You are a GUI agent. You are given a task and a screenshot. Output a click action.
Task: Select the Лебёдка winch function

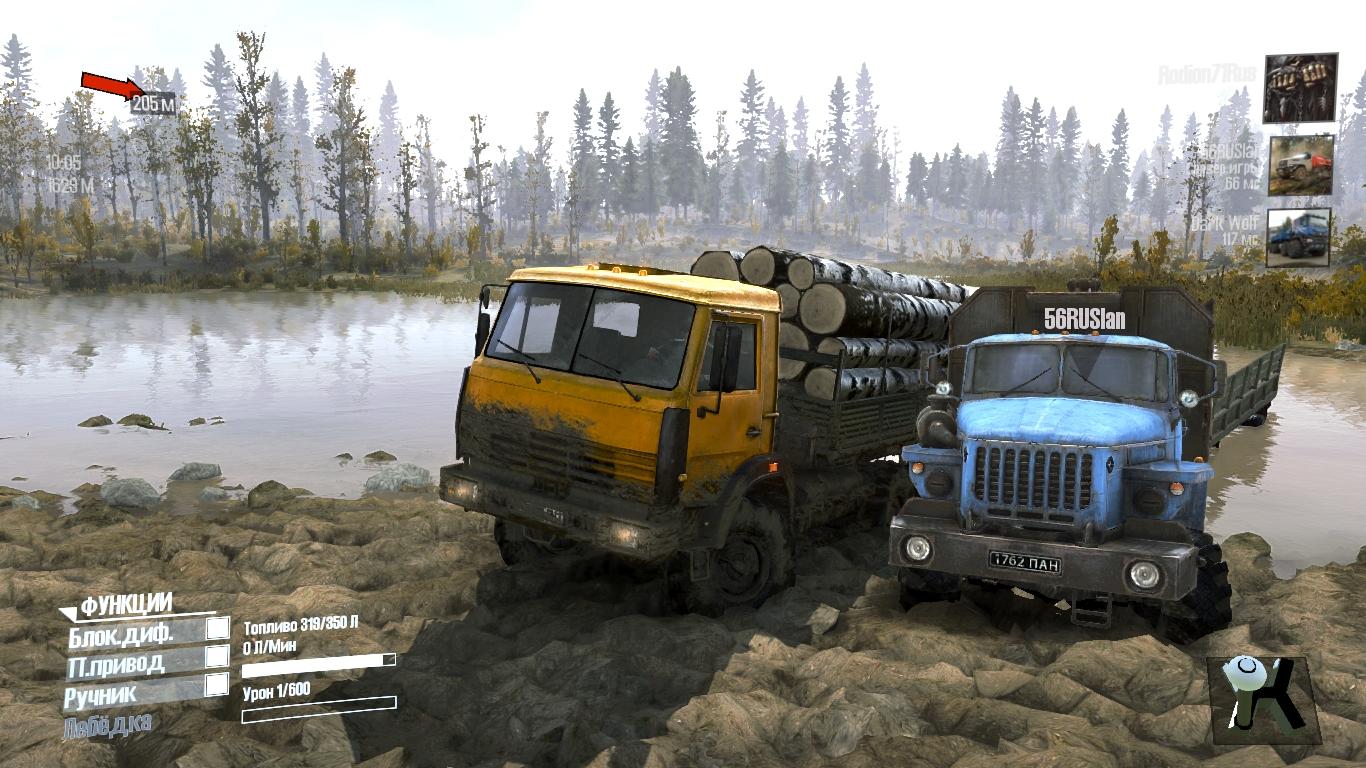tap(108, 725)
